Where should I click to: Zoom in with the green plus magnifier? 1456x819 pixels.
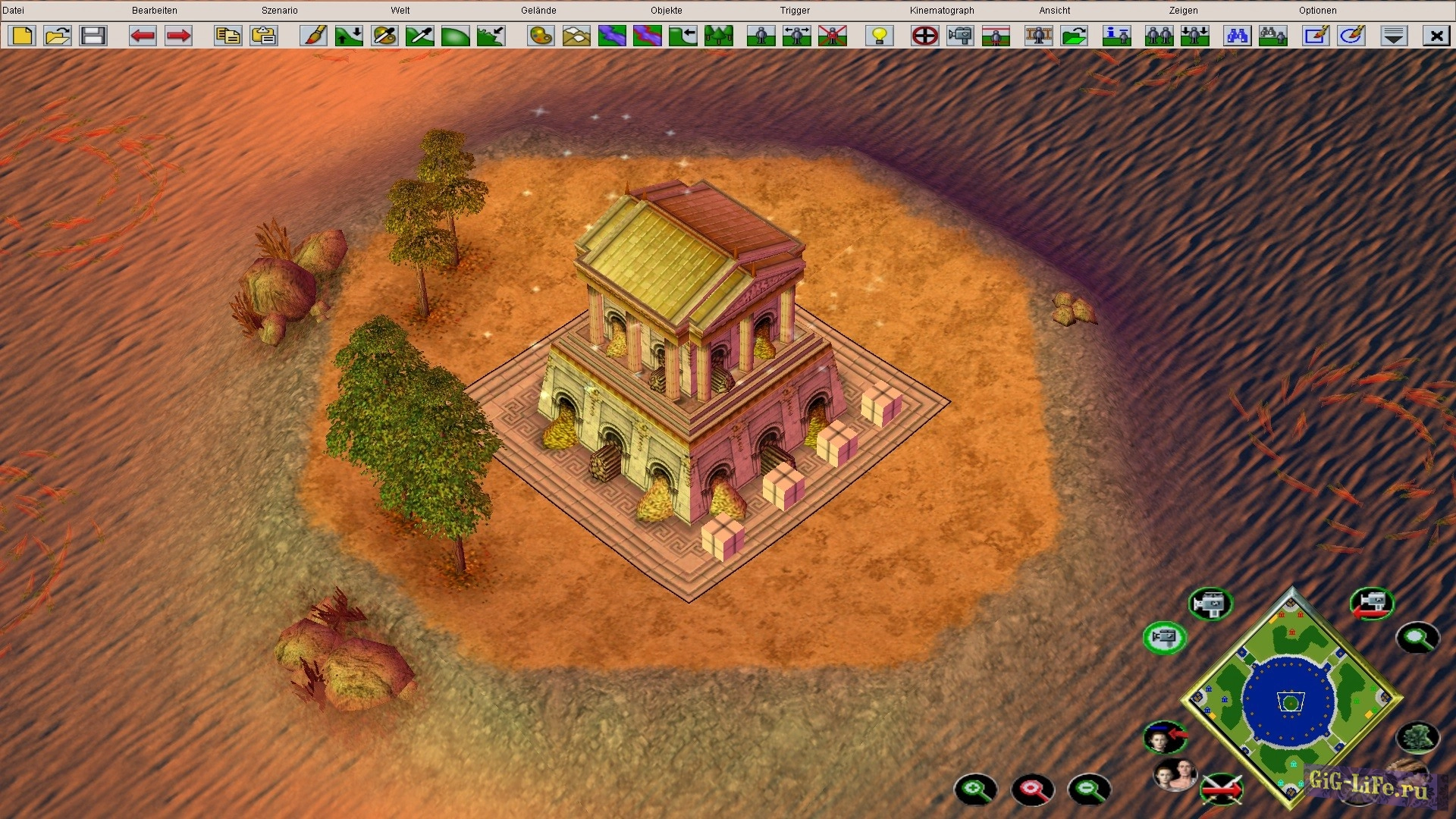pyautogui.click(x=975, y=789)
